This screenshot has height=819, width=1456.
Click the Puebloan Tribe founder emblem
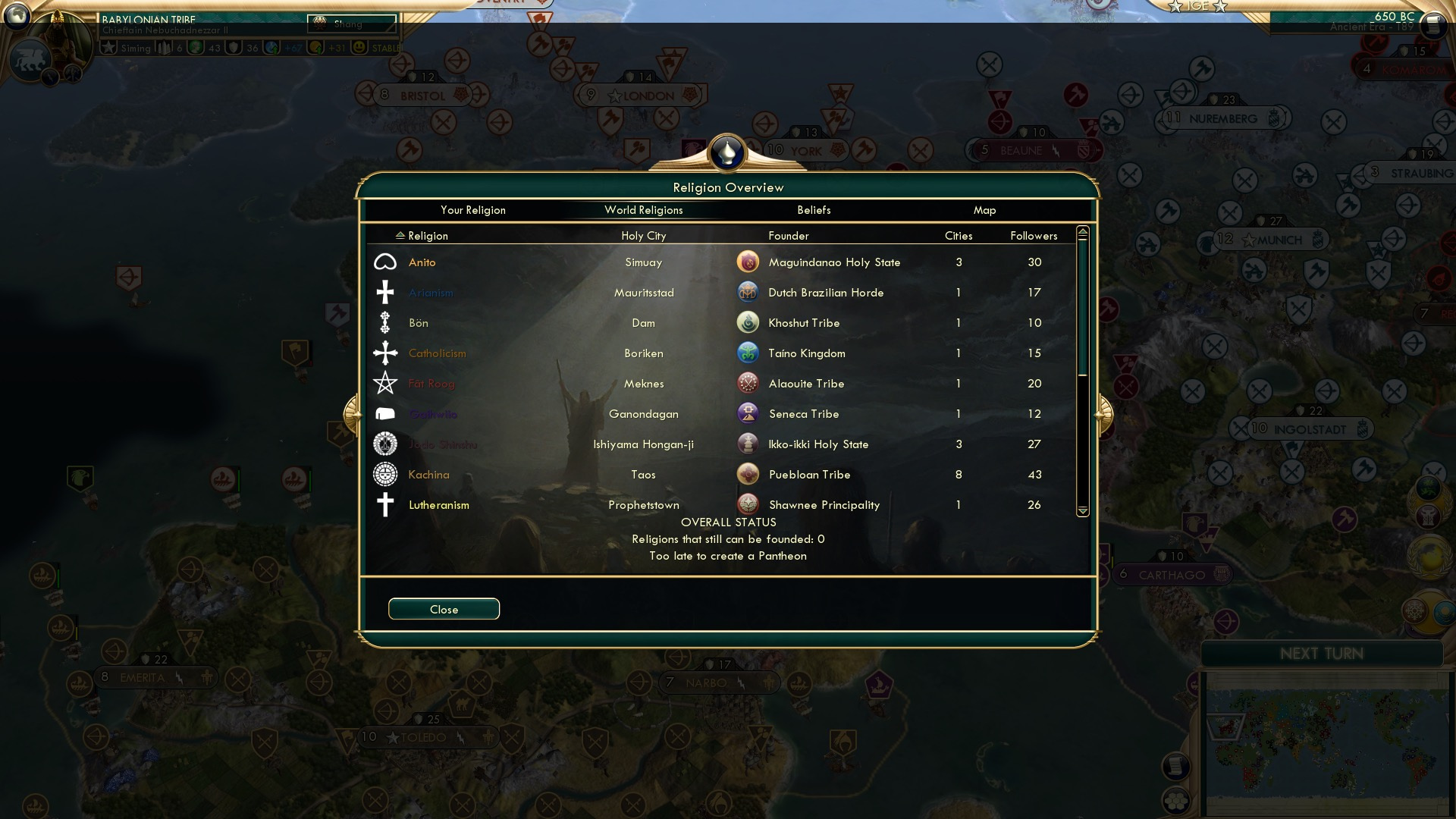point(748,473)
